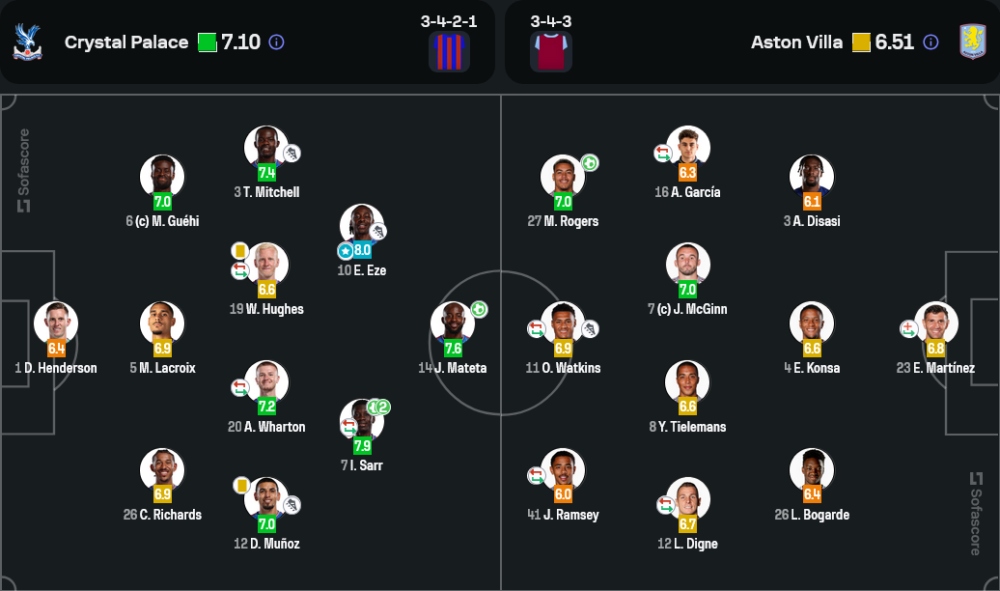Select D. Muñoz player portrait
The image size is (1000, 591).
coord(266,499)
